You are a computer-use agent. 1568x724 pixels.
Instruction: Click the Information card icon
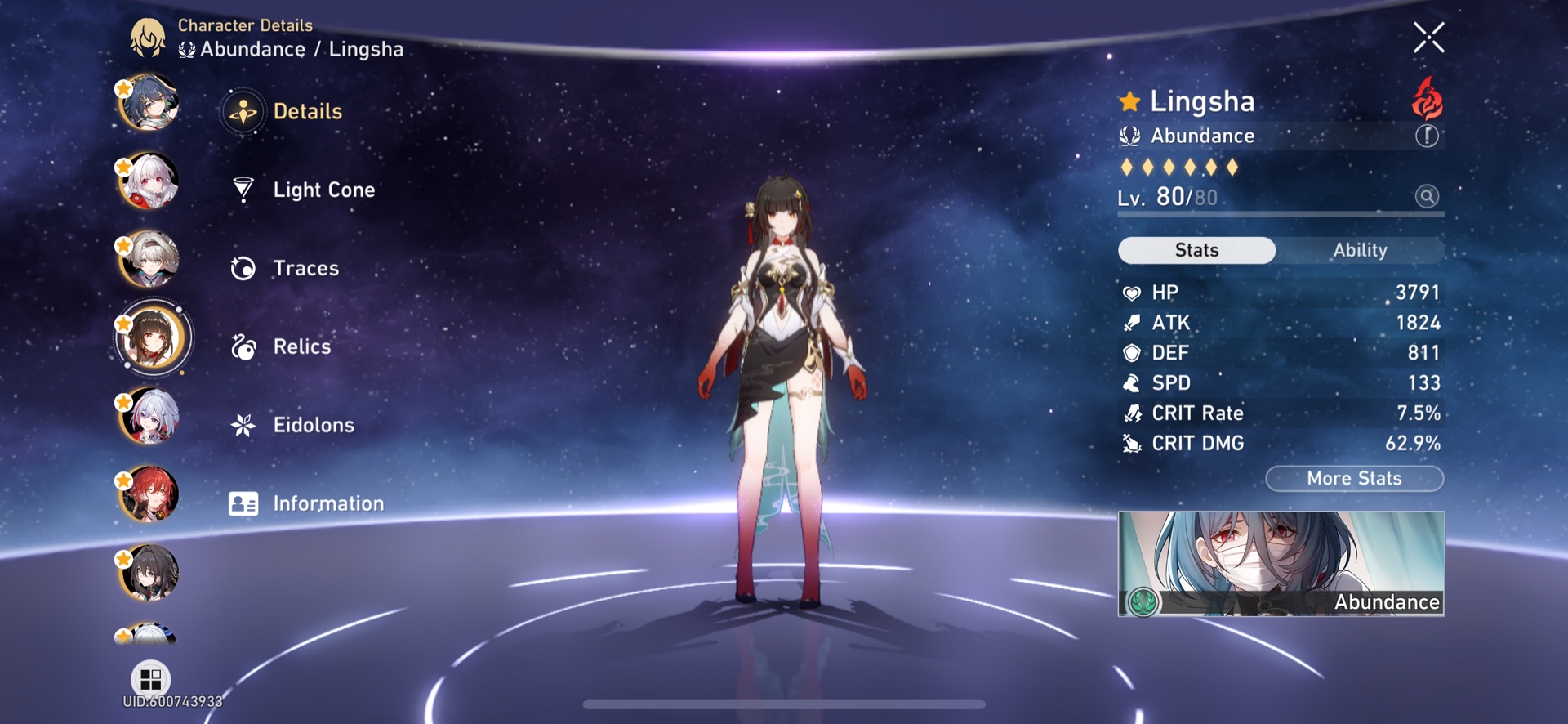pyautogui.click(x=241, y=503)
